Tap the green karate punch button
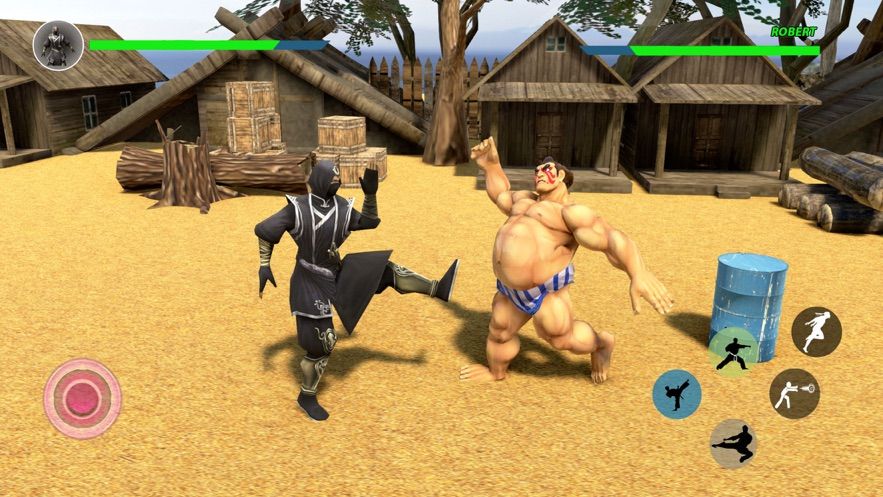 (732, 352)
